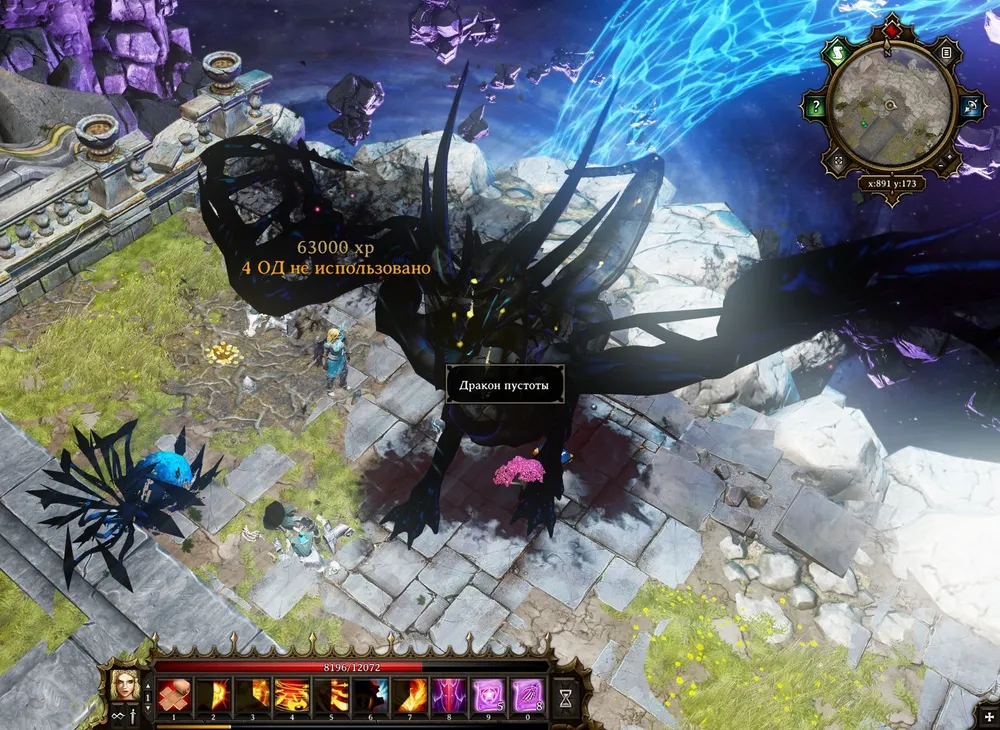Image resolution: width=1000 pixels, height=730 pixels.
Task: Open the minimap
Action: pos(889,106)
